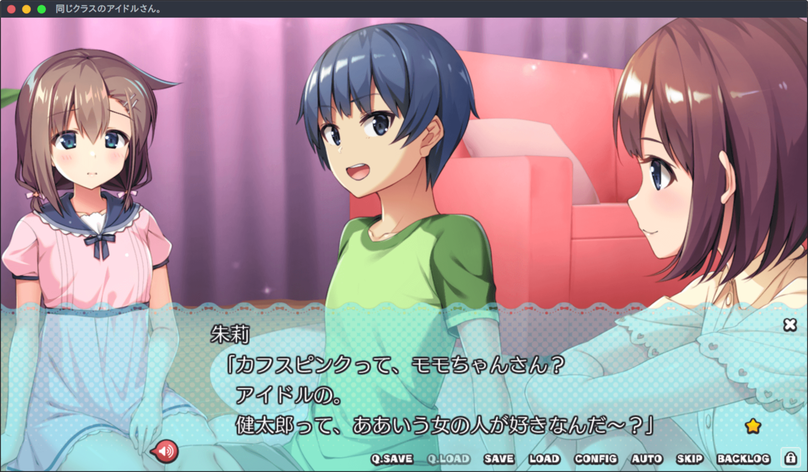808x472 pixels.
Task: Click the yellow star favorite icon
Action: click(x=753, y=425)
